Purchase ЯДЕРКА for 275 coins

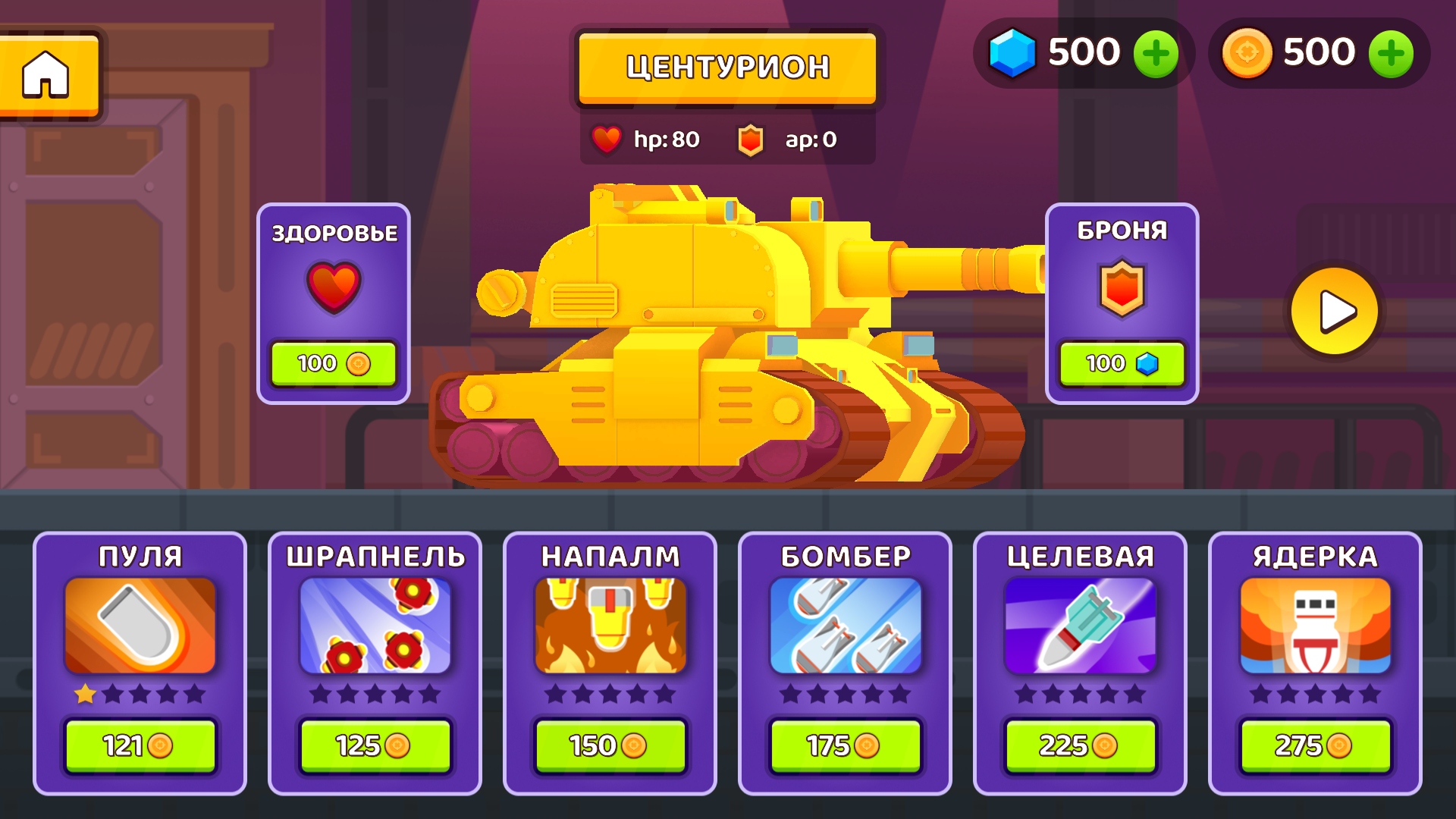[1316, 745]
